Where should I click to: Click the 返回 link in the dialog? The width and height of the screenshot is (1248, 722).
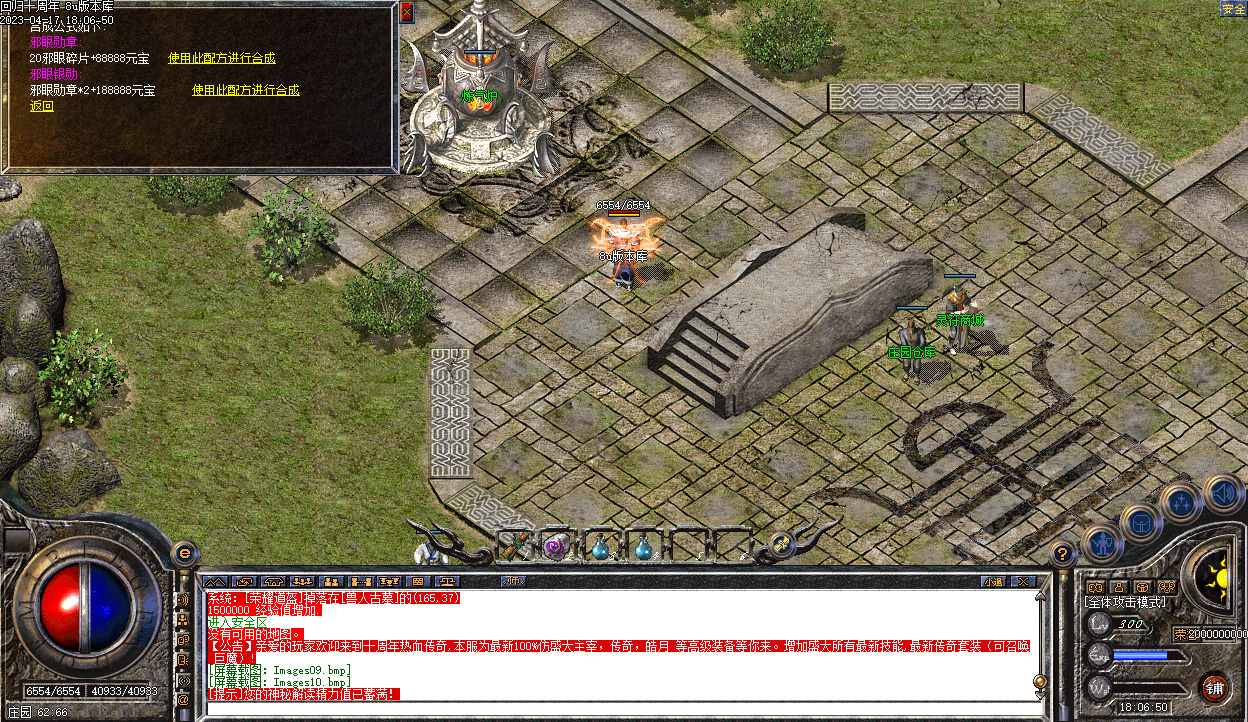pyautogui.click(x=41, y=106)
